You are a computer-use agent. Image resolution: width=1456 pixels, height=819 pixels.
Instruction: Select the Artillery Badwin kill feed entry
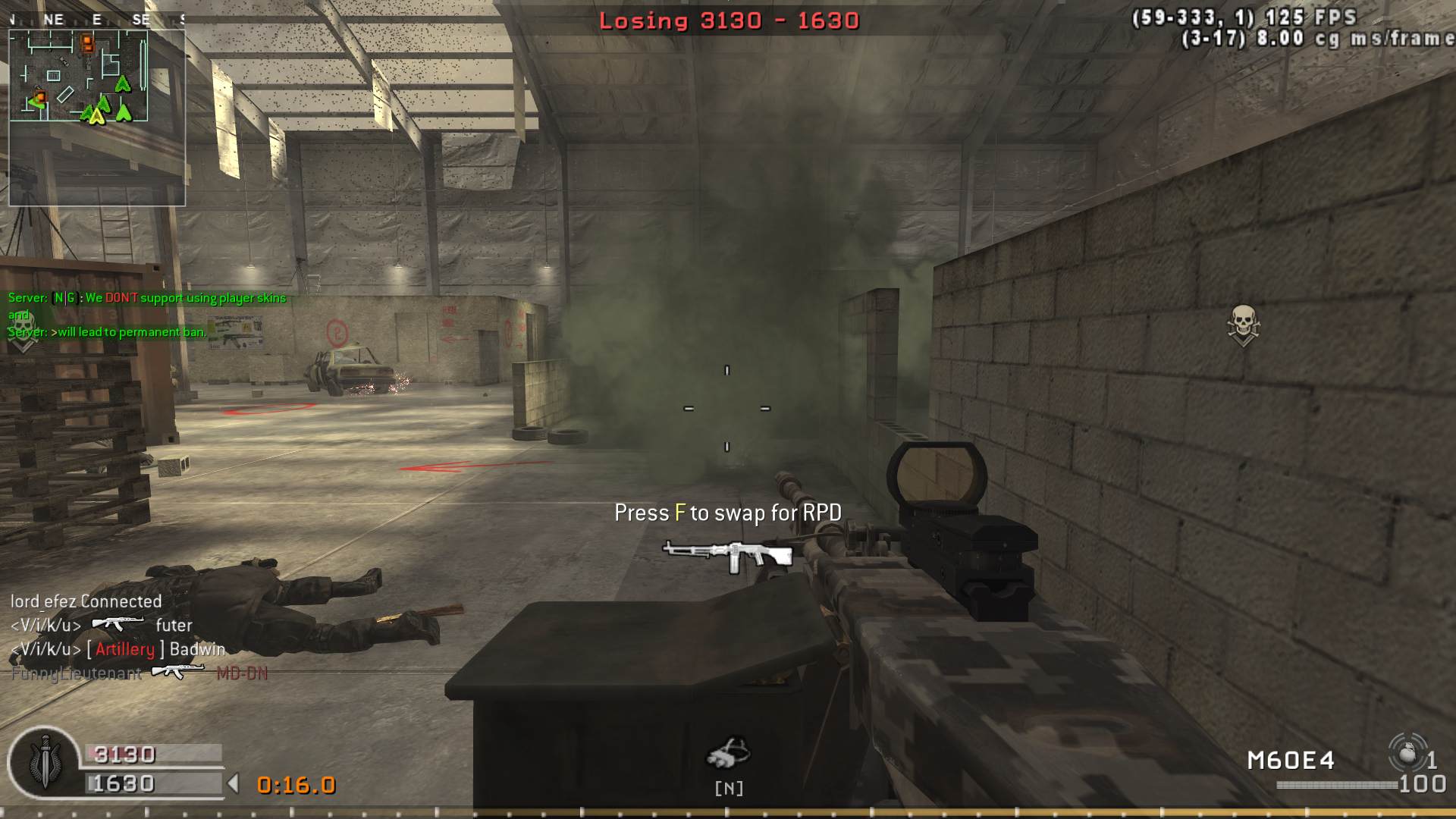pyautogui.click(x=118, y=649)
